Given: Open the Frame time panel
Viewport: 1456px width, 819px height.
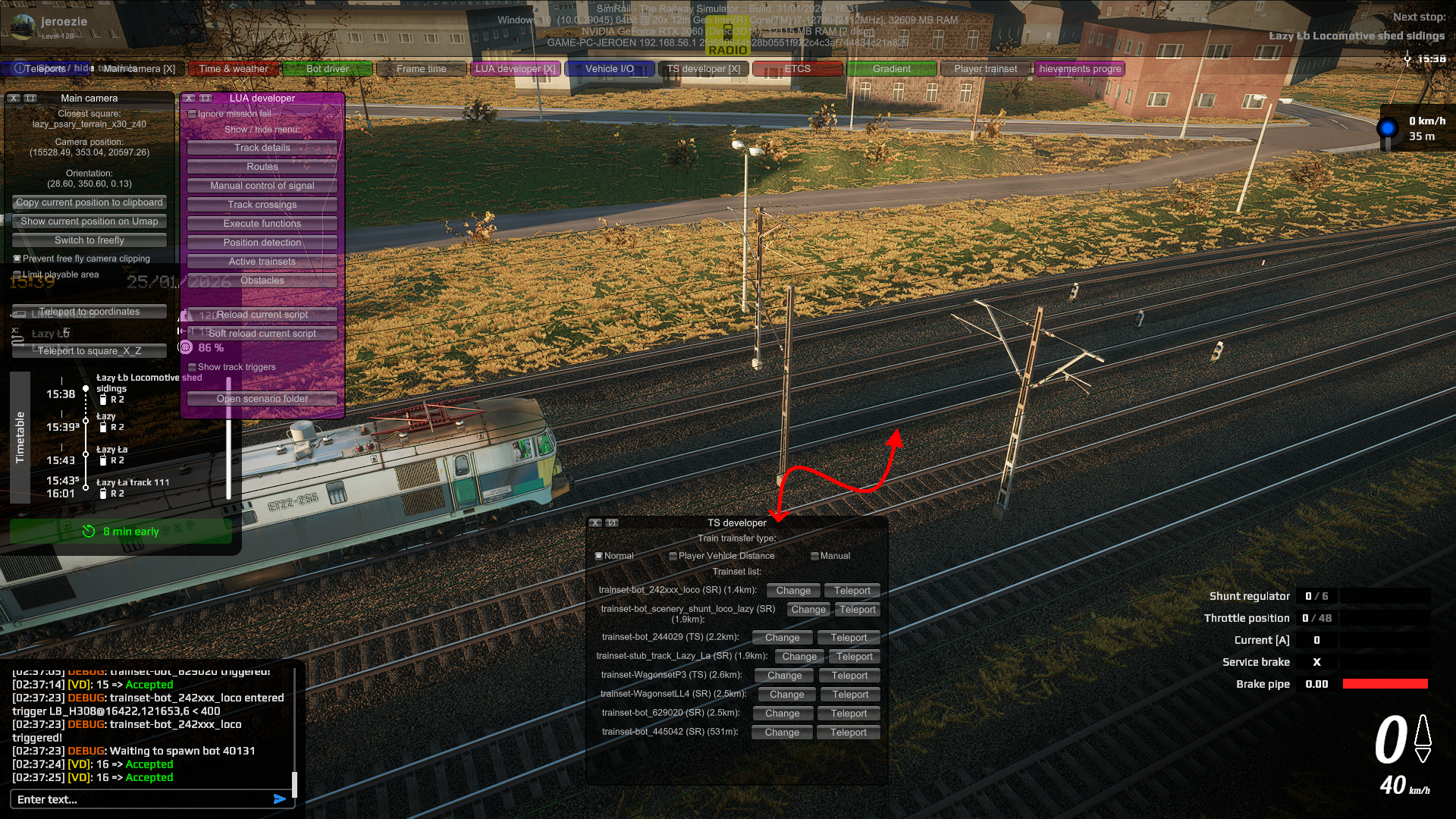Looking at the screenshot, I should pyautogui.click(x=422, y=69).
